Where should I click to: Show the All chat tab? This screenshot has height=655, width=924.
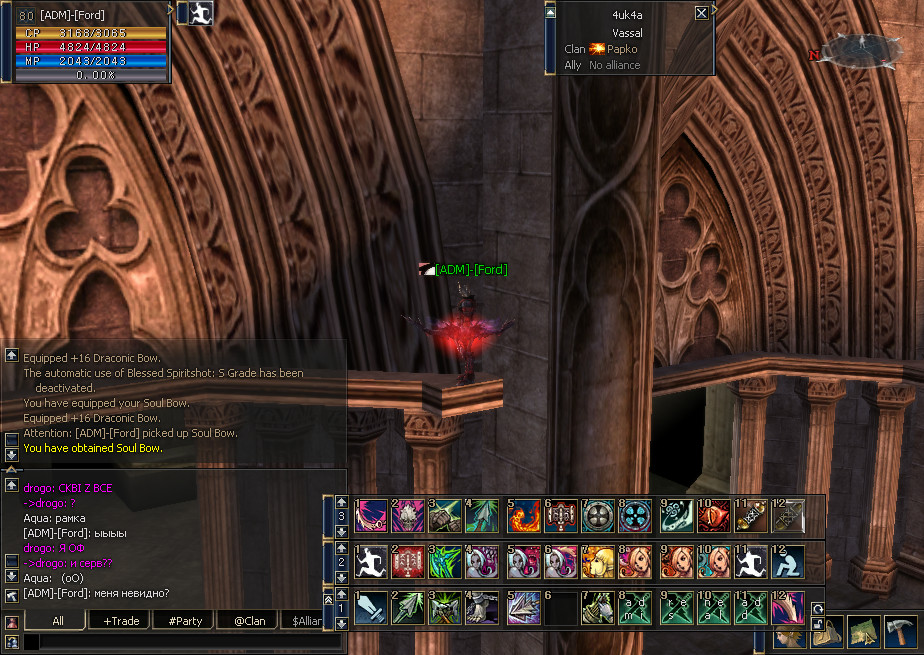click(x=58, y=621)
